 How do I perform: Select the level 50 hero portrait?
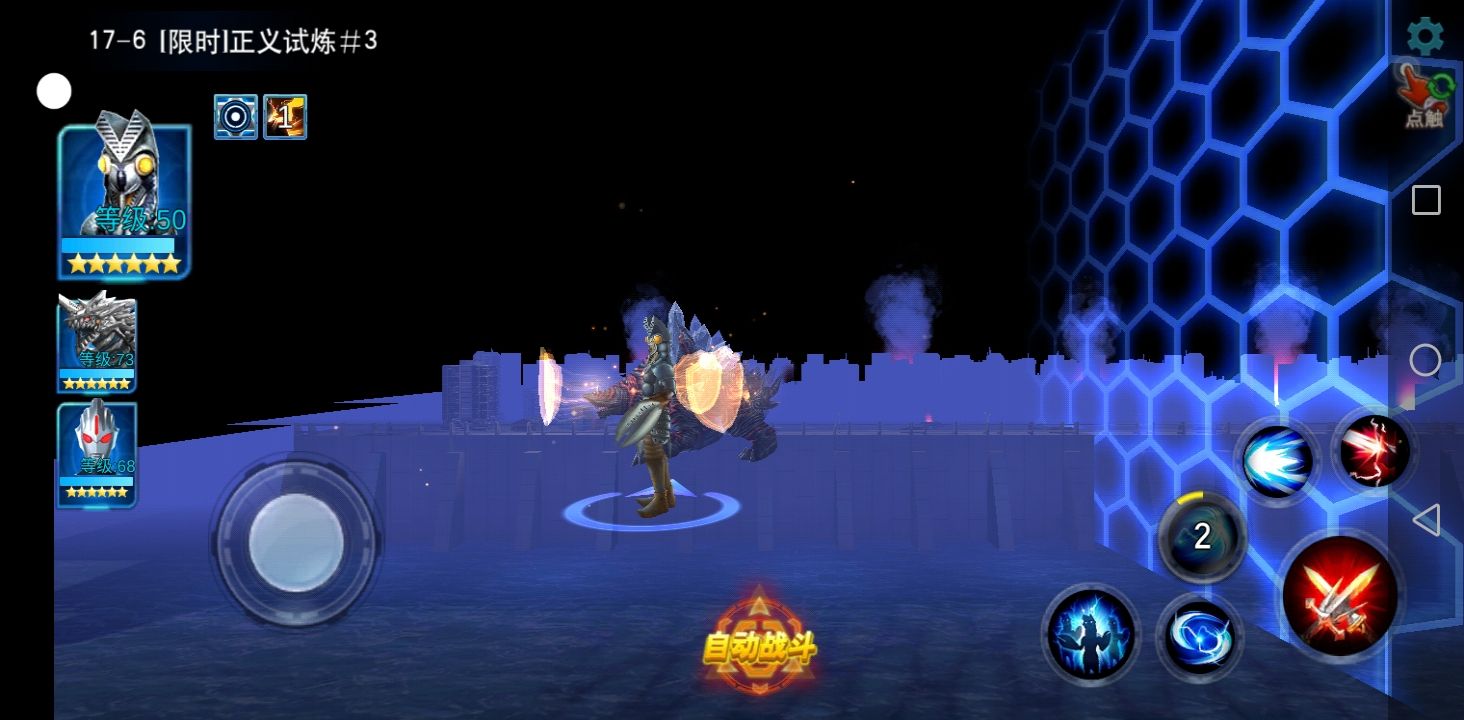point(125,200)
